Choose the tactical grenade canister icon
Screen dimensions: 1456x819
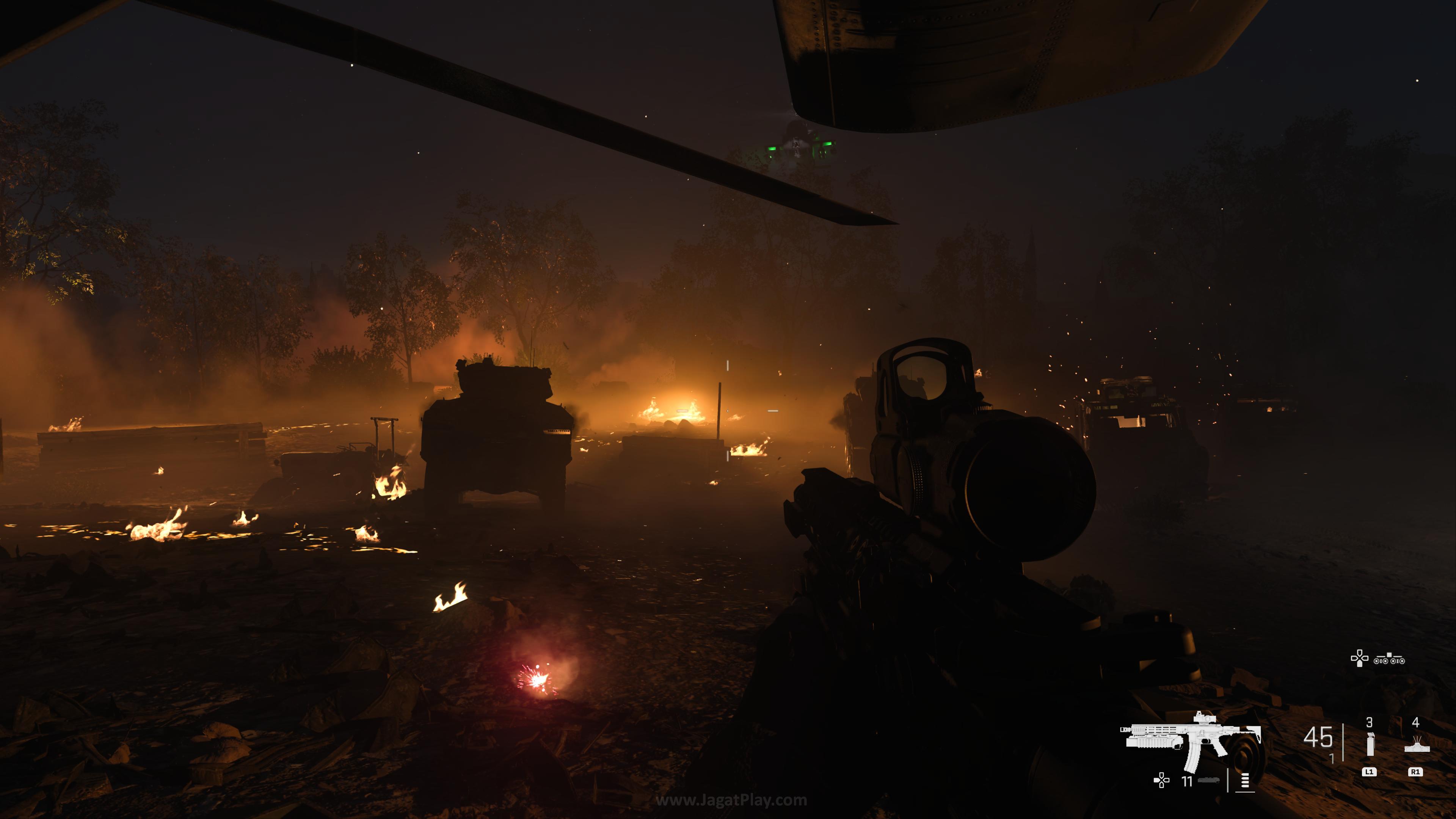tap(1369, 744)
